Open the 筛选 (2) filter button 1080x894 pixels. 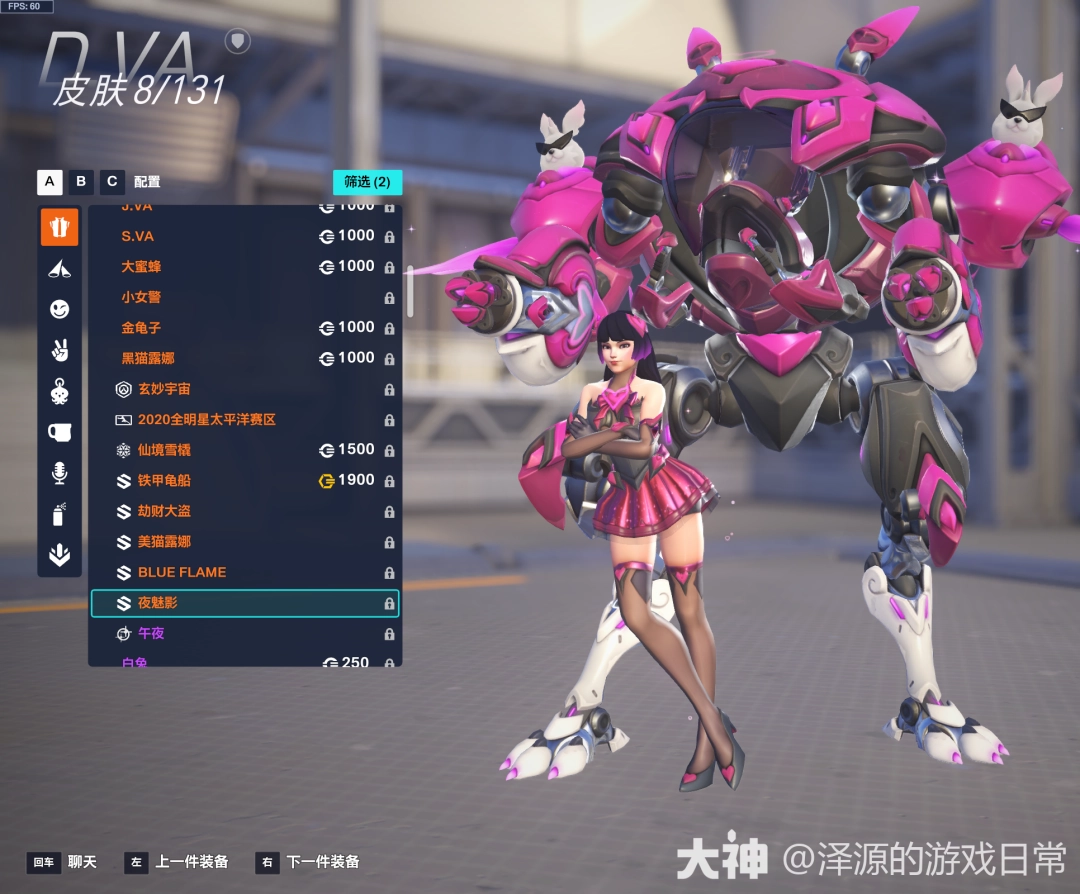click(x=367, y=182)
